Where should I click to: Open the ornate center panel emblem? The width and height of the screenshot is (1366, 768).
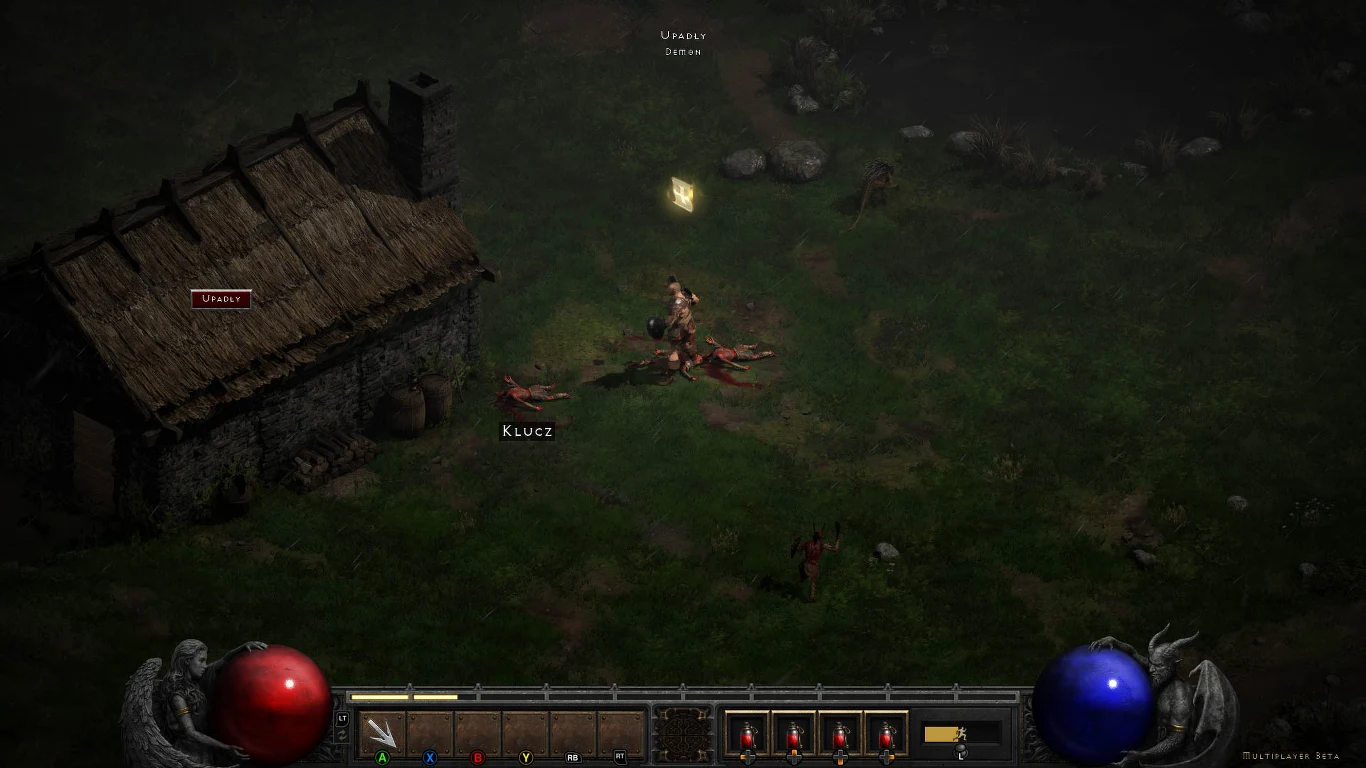pos(684,736)
